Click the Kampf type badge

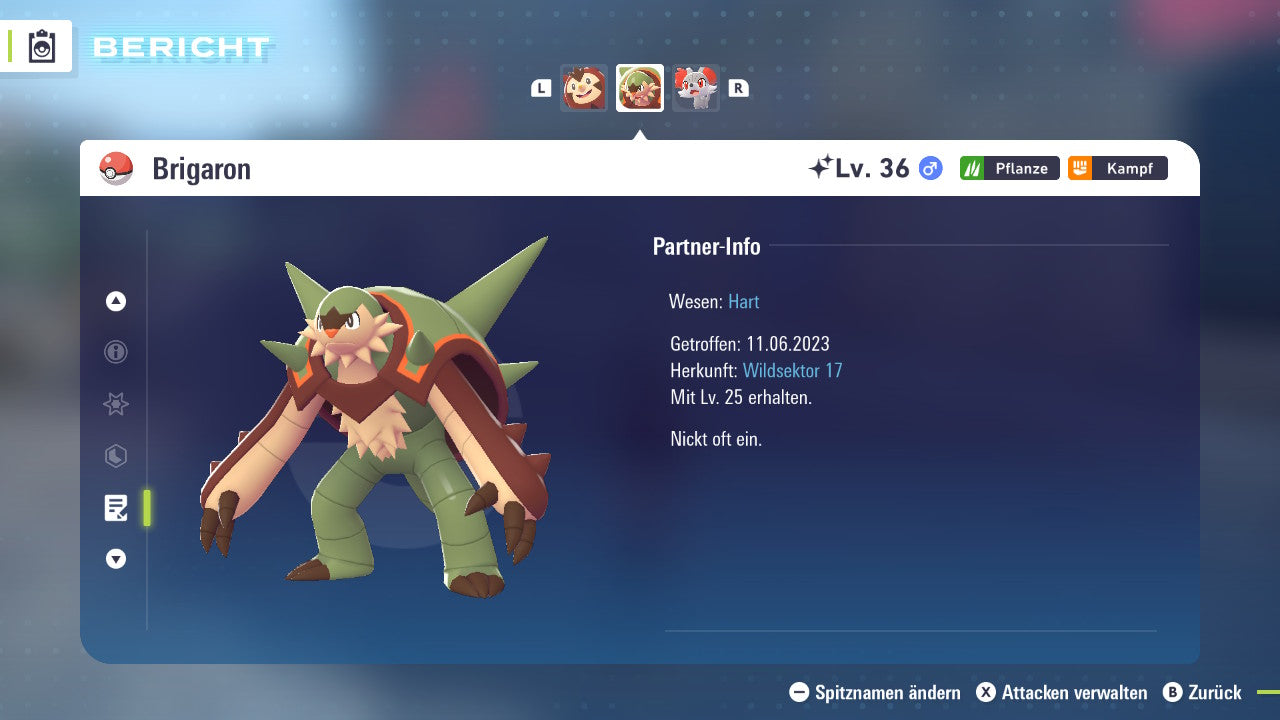tap(1117, 168)
